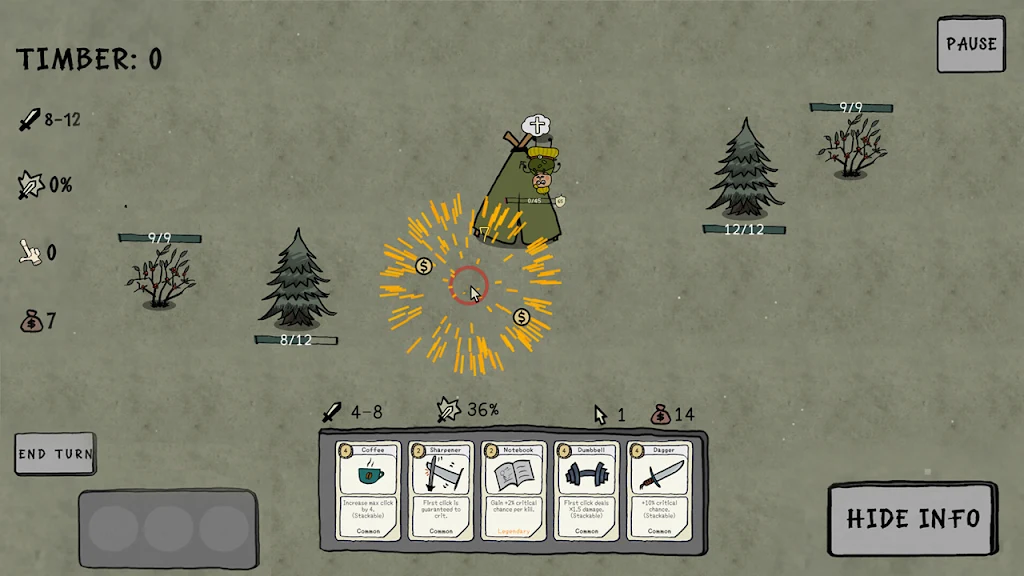Select the Dumbbell card
This screenshot has width=1024, height=576.
[x=587, y=490]
